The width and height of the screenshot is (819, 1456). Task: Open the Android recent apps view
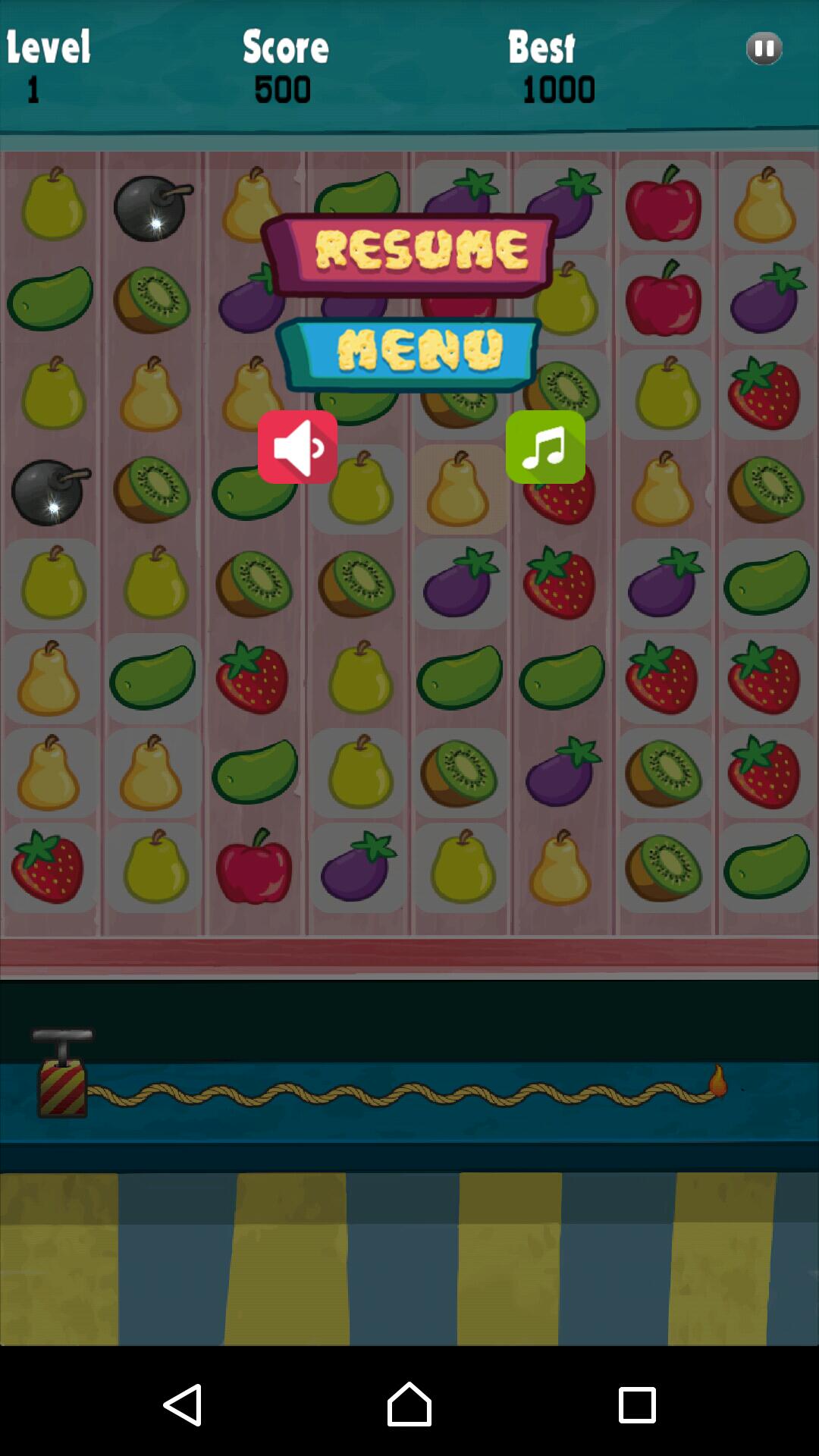[637, 1404]
